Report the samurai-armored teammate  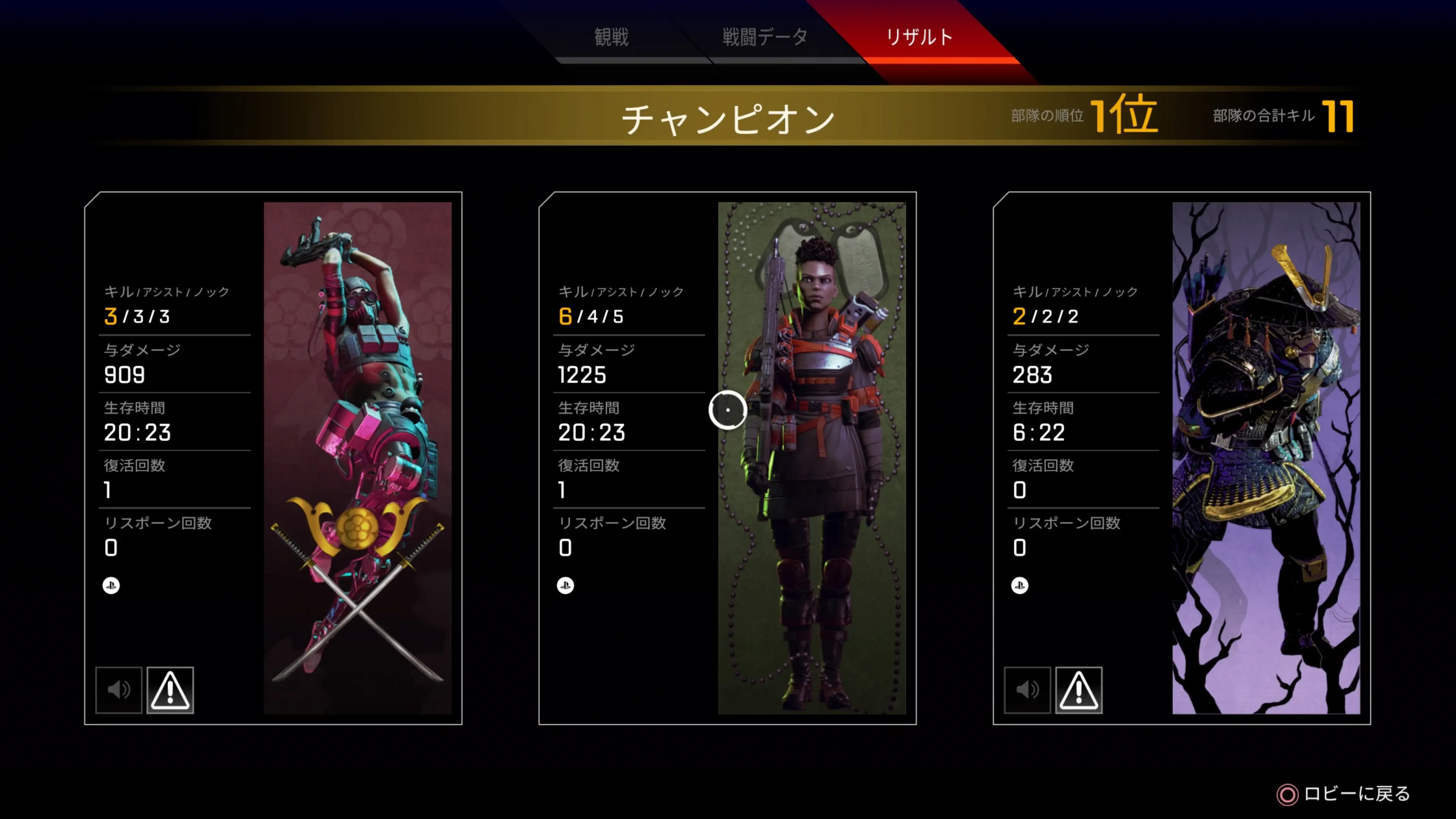point(1078,690)
